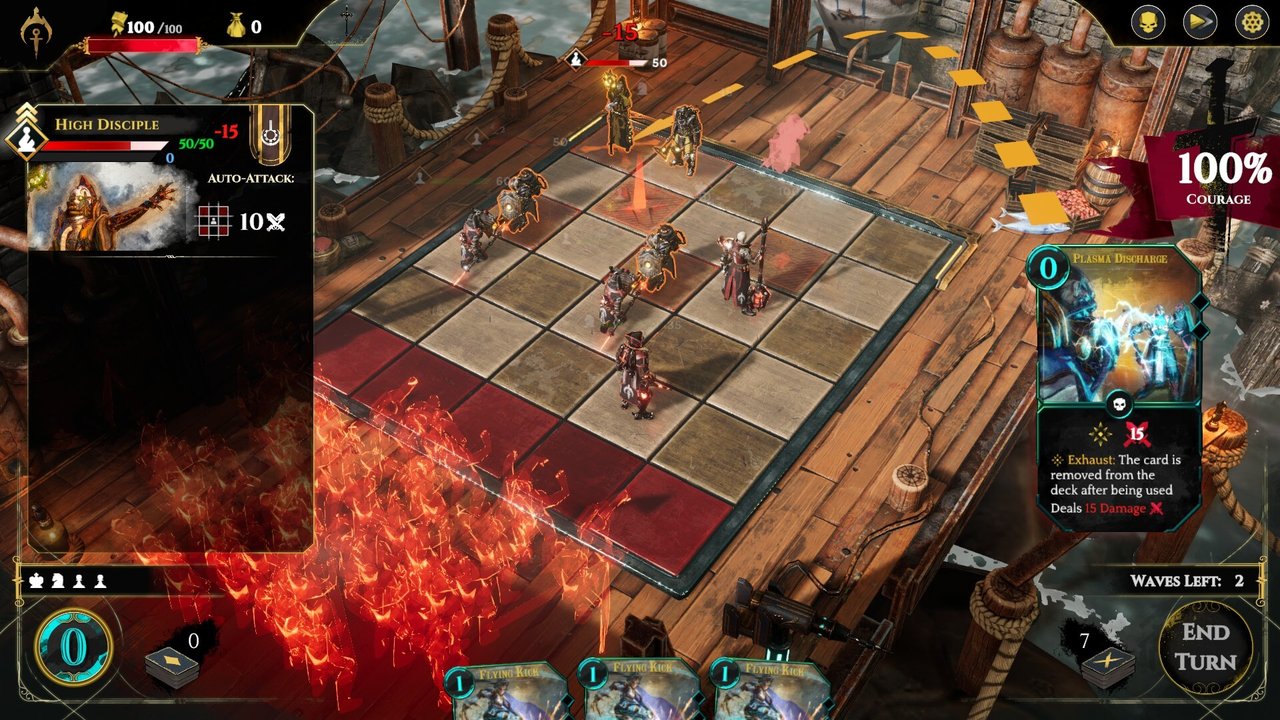The image size is (1280, 720).
Task: Select the white knight piece icon
Action: click(x=58, y=580)
